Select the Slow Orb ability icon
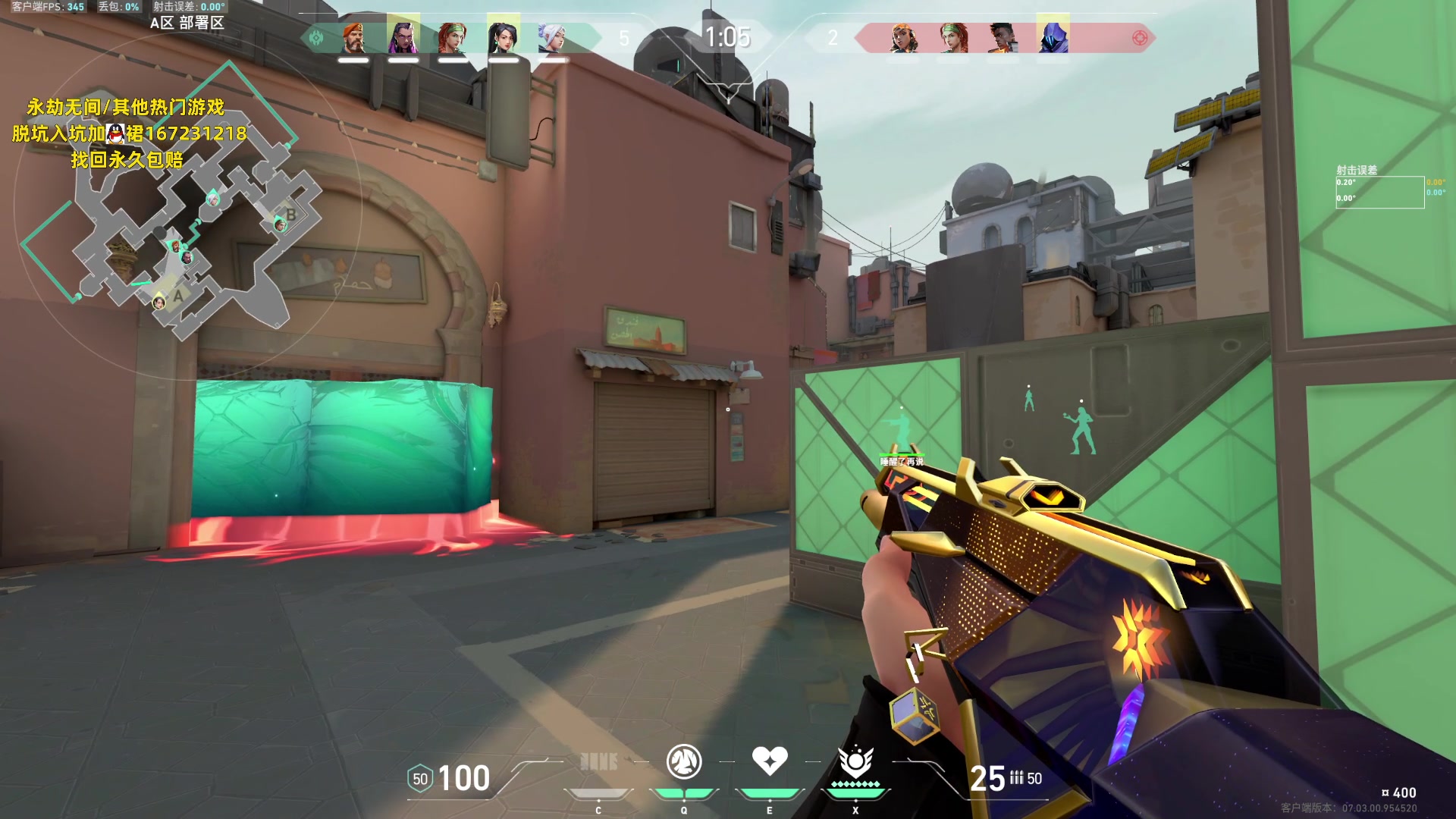This screenshot has height=819, width=1456. pyautogui.click(x=684, y=761)
